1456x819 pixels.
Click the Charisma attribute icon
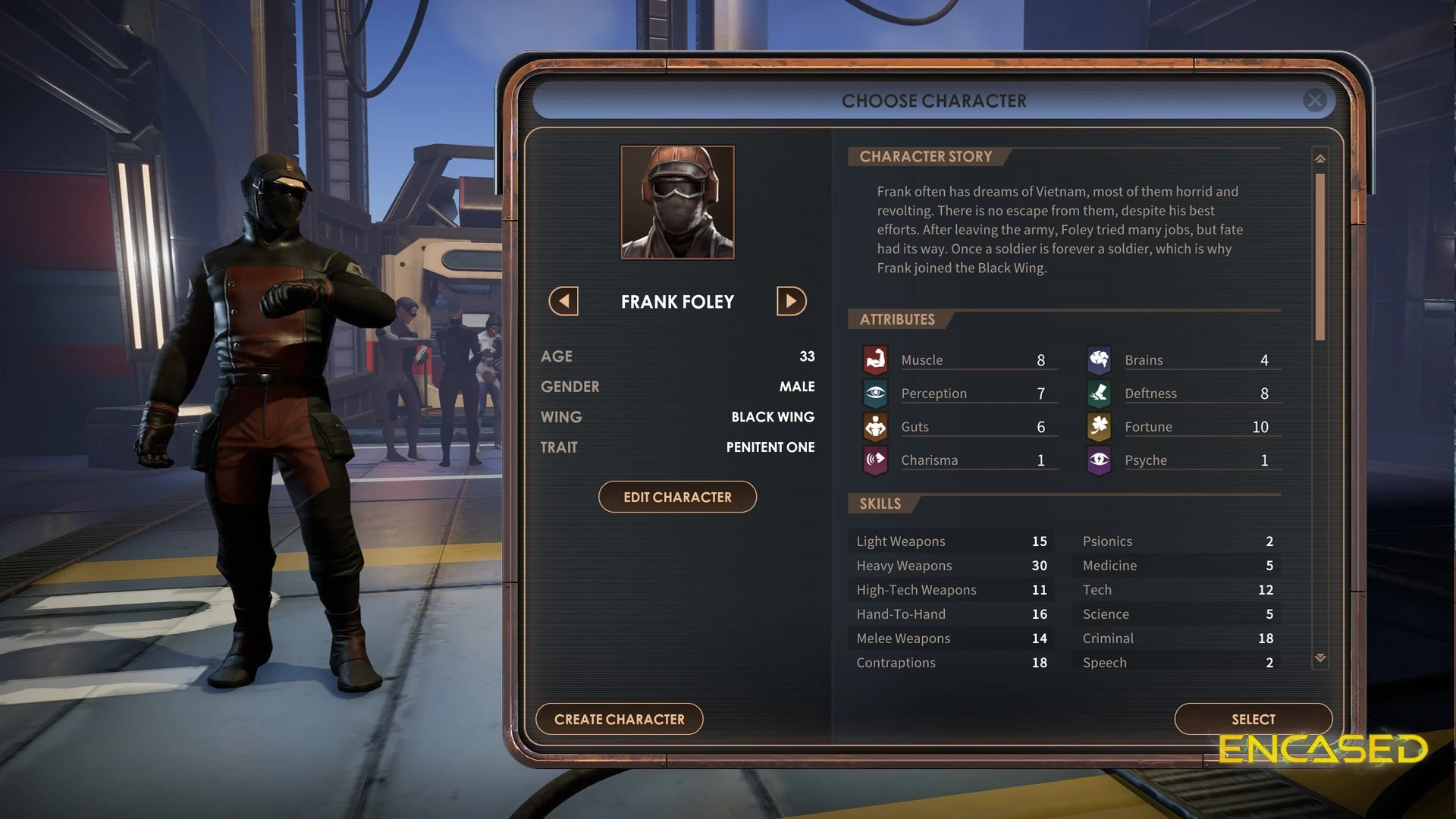(876, 460)
